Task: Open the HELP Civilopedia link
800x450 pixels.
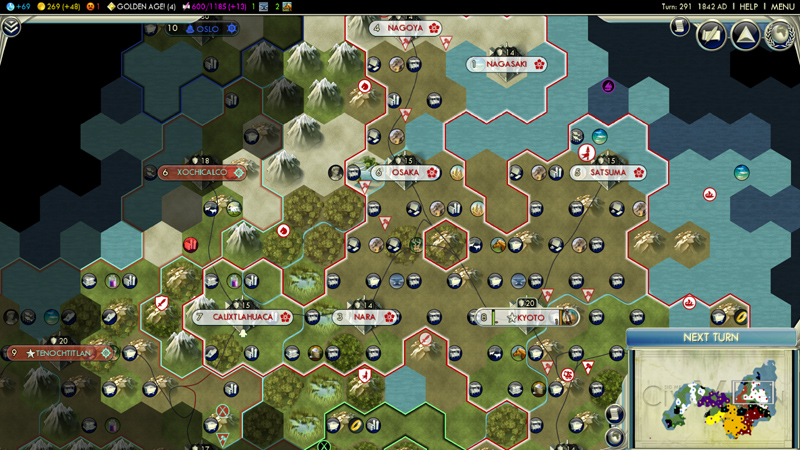Action: tap(748, 6)
